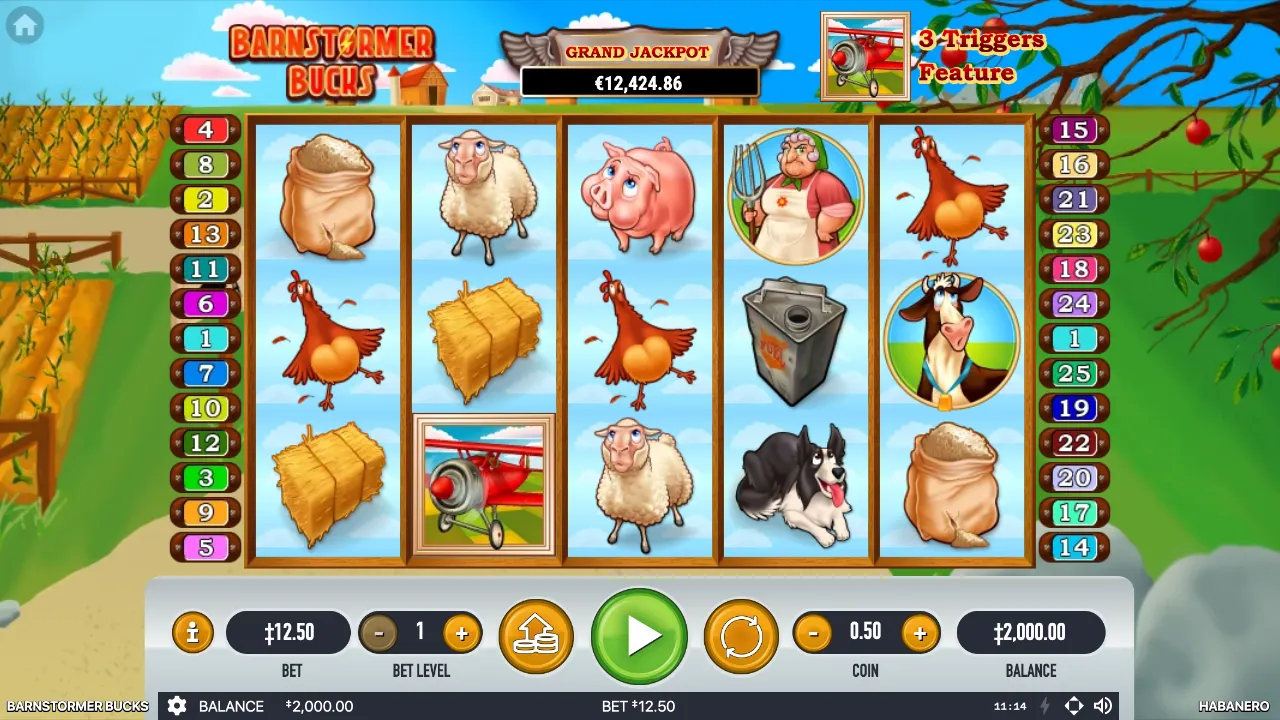
Task: Click the lightning turbo icon near the clock
Action: 1046,706
